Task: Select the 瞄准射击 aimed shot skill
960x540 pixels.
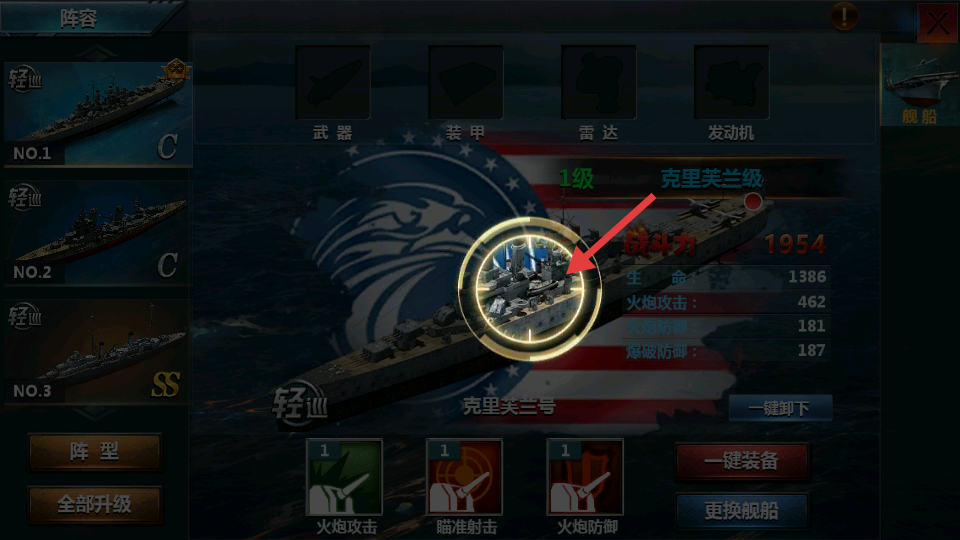Action: pos(464,477)
